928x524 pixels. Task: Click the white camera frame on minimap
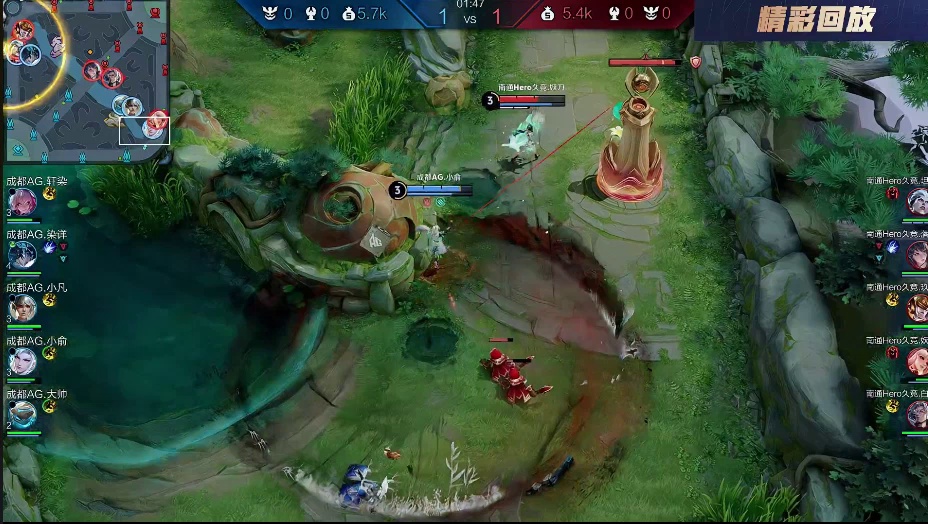click(145, 130)
